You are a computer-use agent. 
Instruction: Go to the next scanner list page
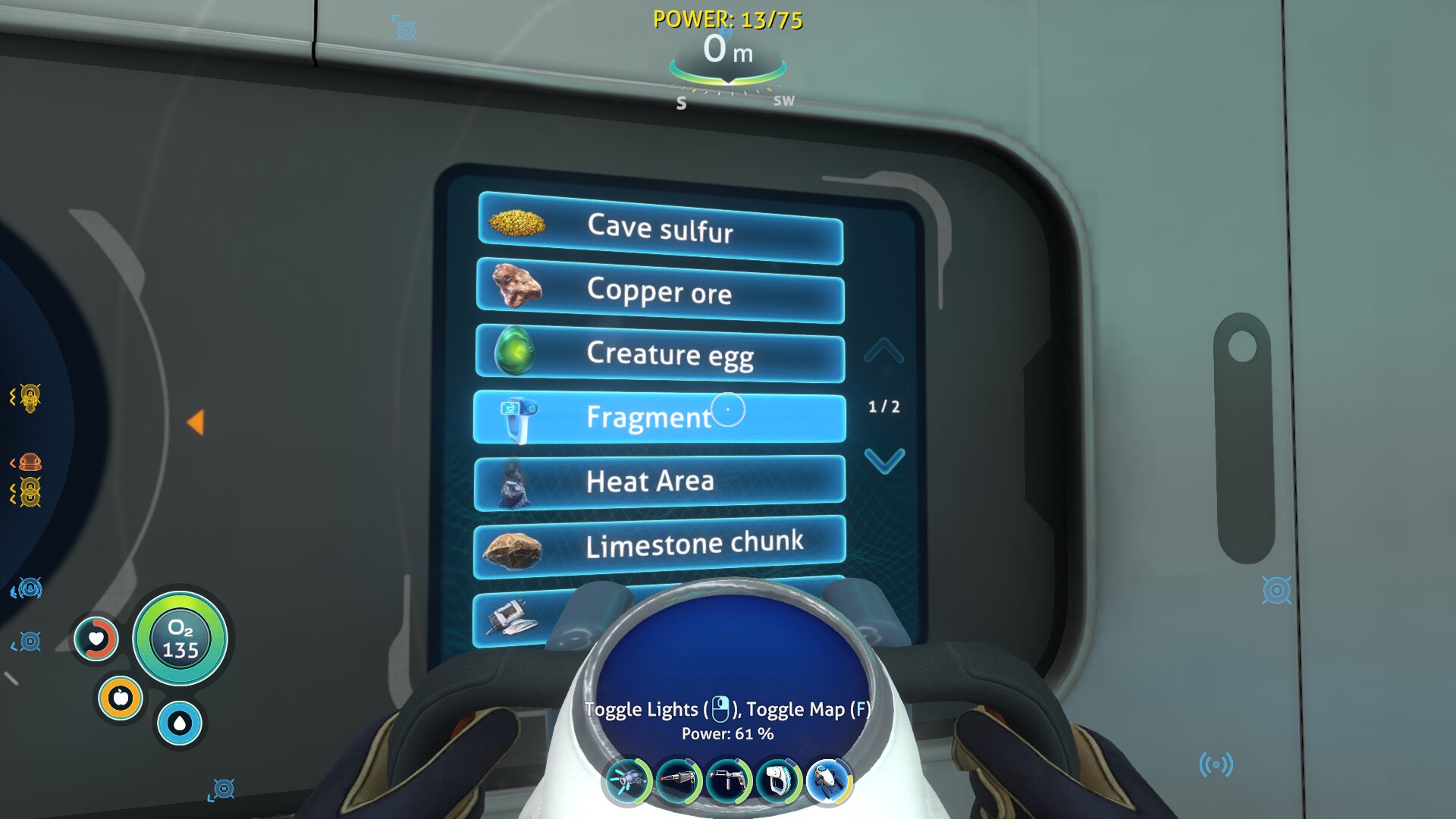click(x=884, y=460)
